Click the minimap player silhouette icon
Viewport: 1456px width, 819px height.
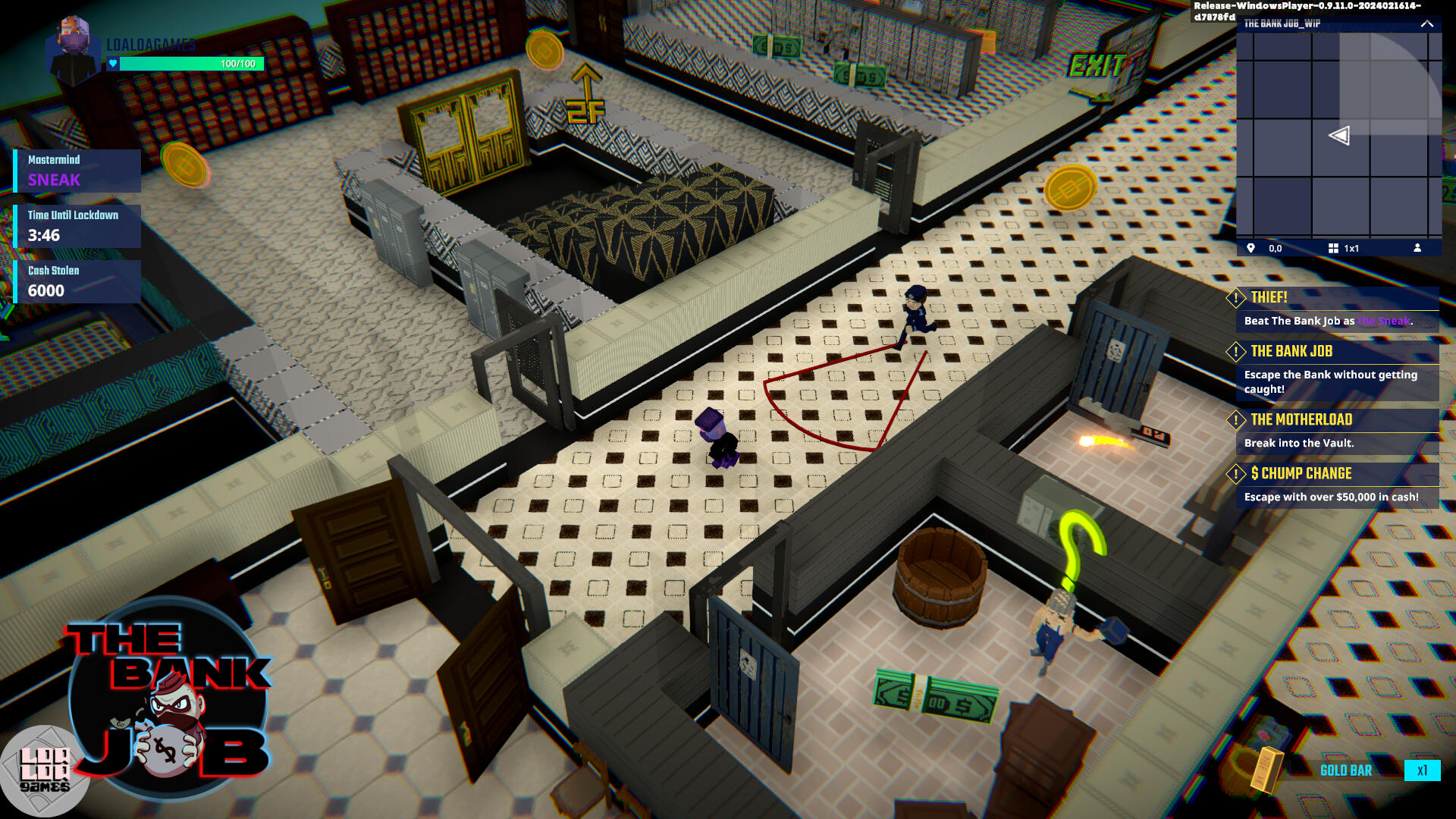point(1417,248)
